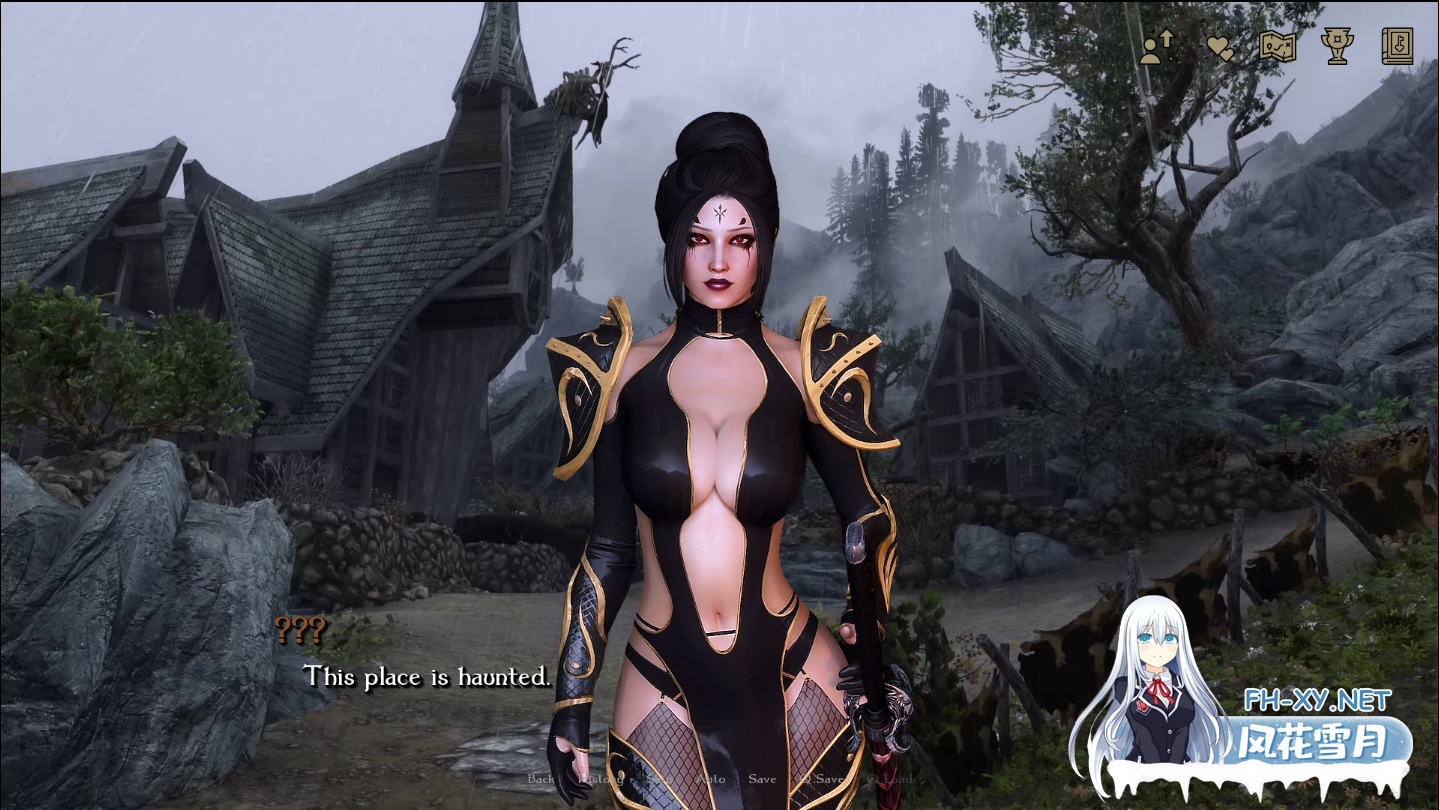Screen dimensions: 1439x810
Task: Open the trophy achievements icon
Action: click(x=1337, y=47)
